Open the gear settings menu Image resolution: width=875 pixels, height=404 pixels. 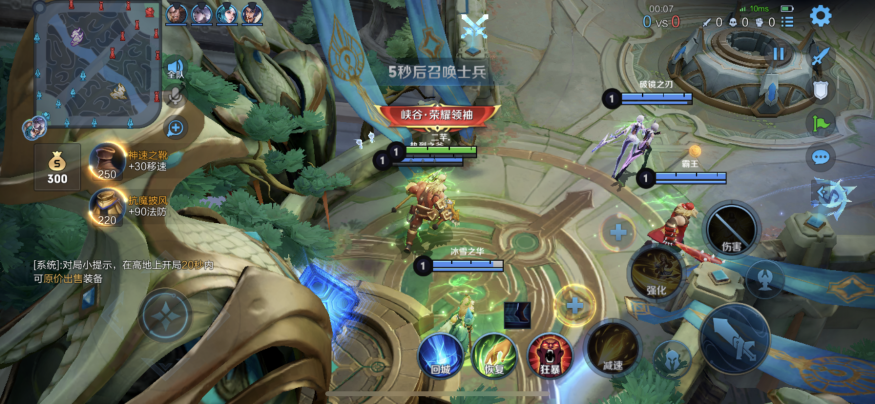(x=821, y=16)
